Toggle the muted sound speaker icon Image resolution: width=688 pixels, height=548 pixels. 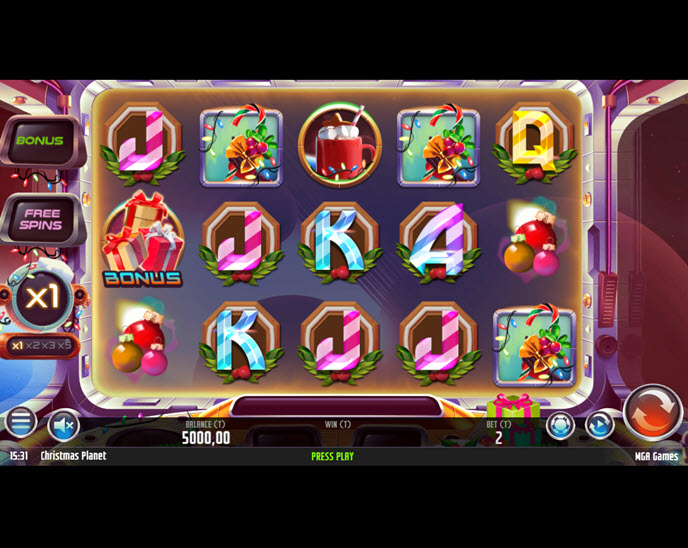(x=63, y=426)
